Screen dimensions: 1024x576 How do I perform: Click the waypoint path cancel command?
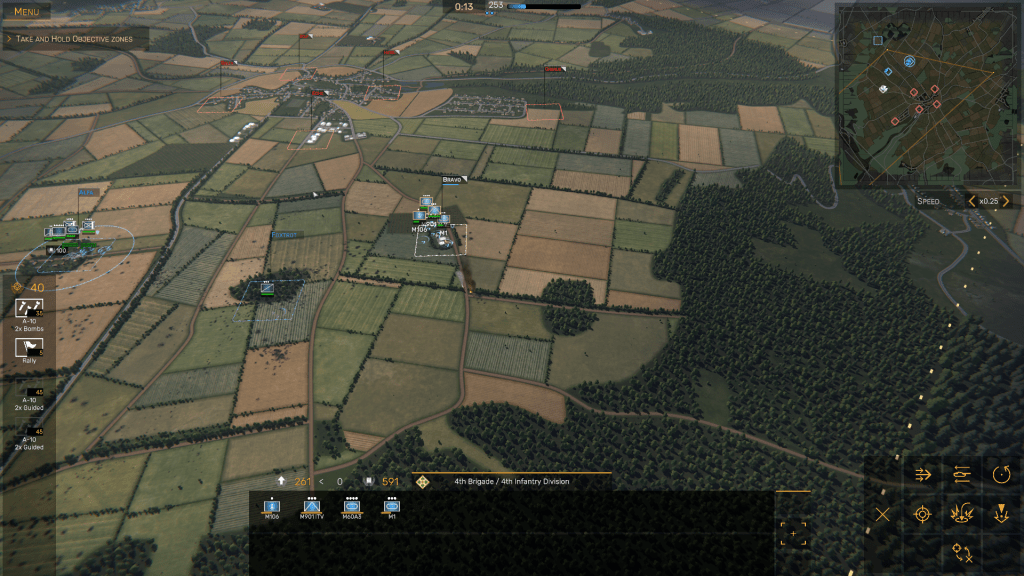[x=962, y=551]
